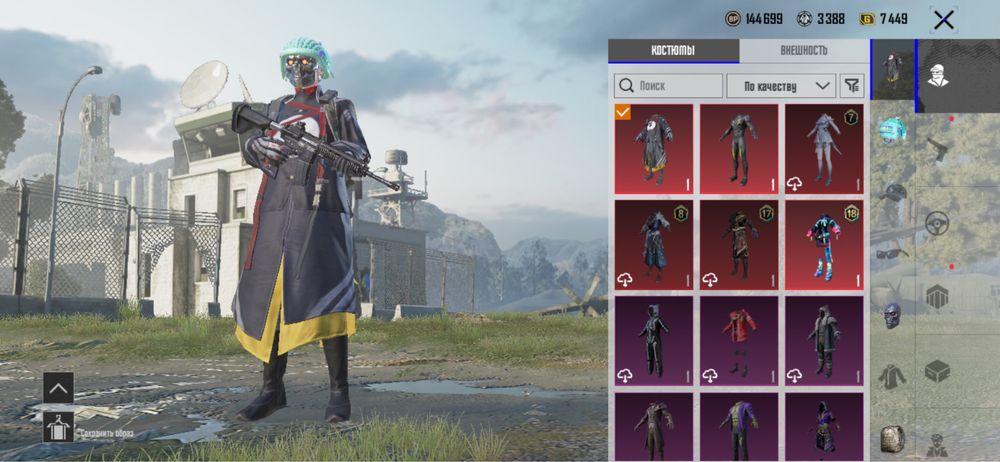Image resolution: width=1000 pixels, height=462 pixels.
Task: Open the pistol weapon skins category
Action: [937, 150]
